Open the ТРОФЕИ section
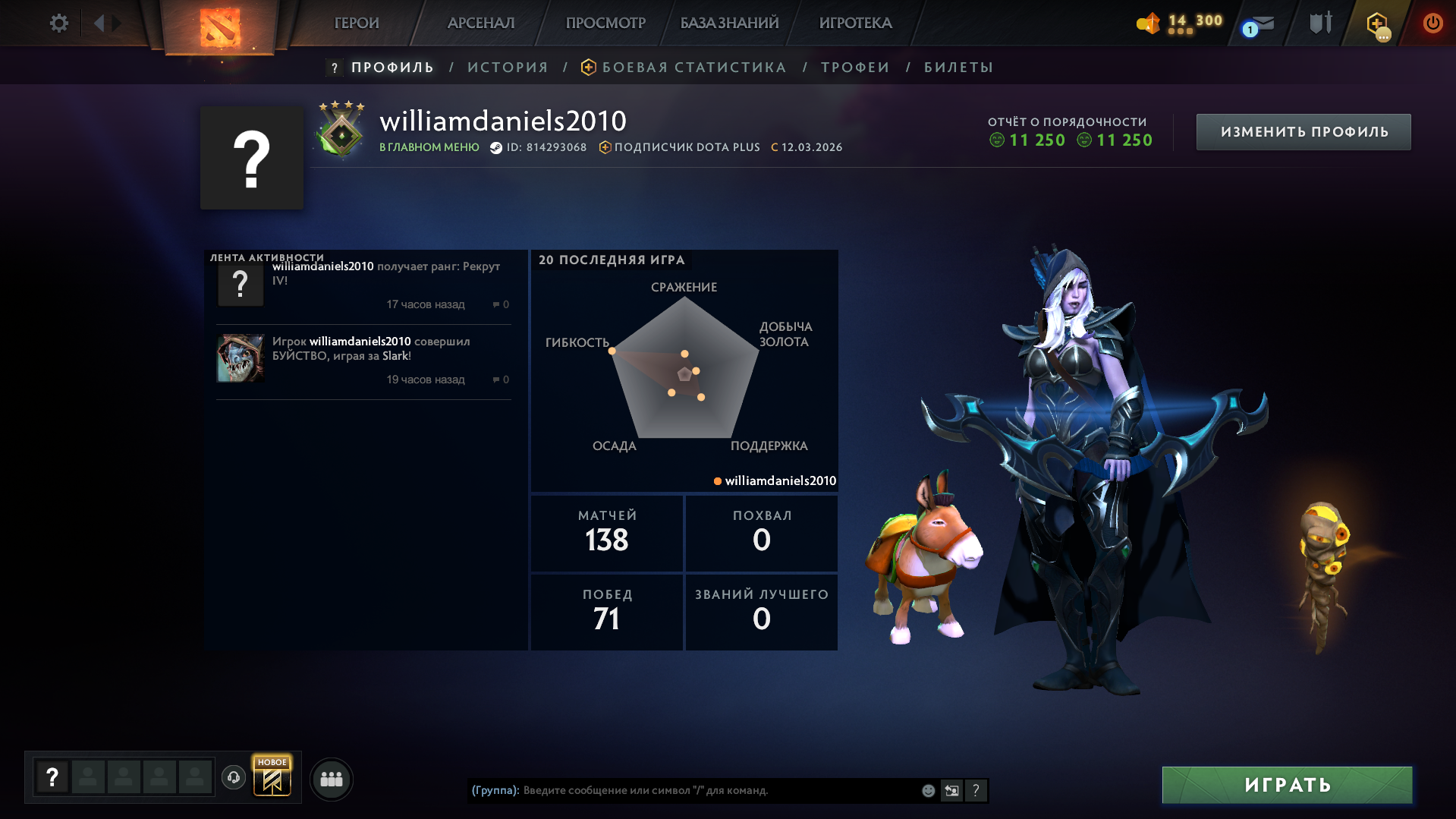 click(x=854, y=67)
